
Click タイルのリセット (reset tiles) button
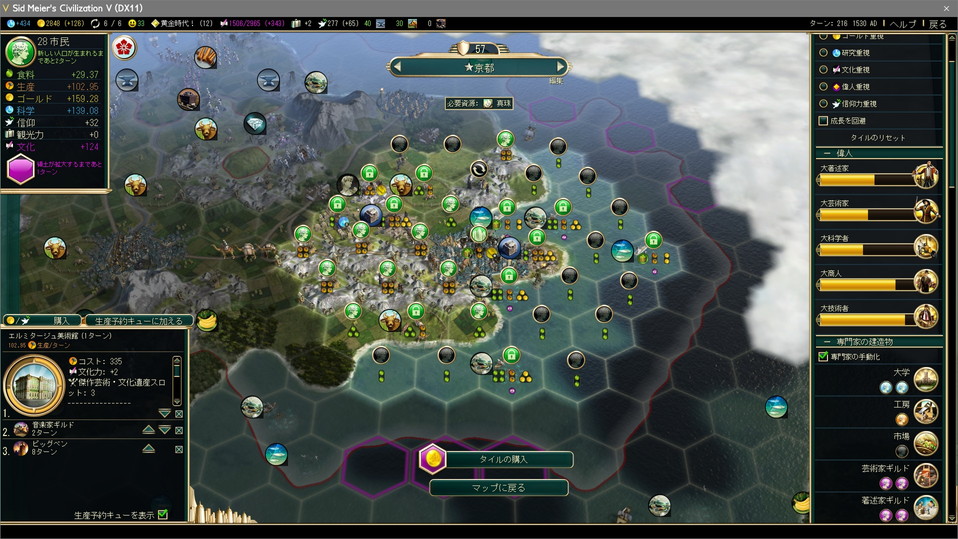coord(875,137)
